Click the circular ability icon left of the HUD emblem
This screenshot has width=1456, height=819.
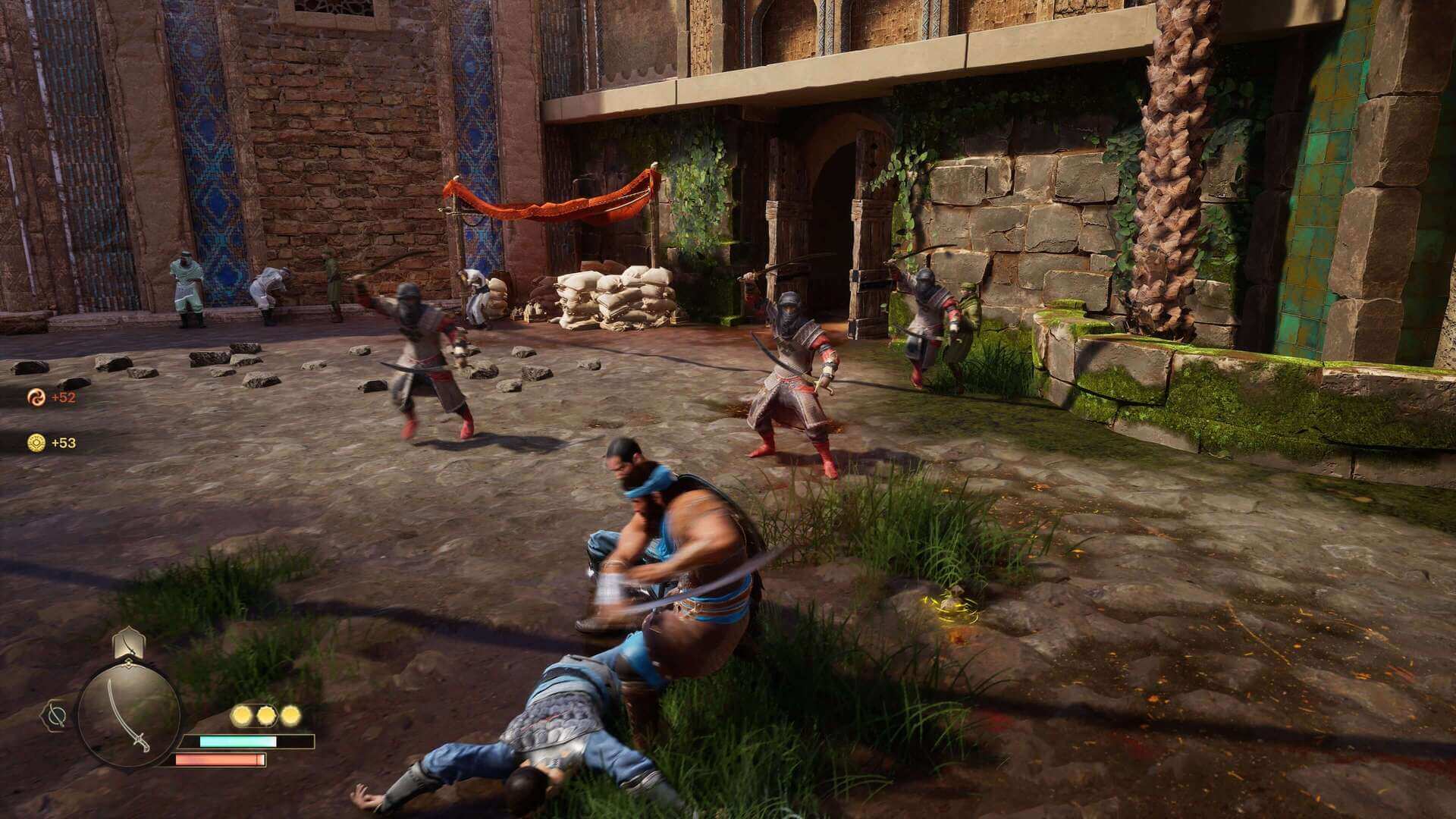[57, 715]
